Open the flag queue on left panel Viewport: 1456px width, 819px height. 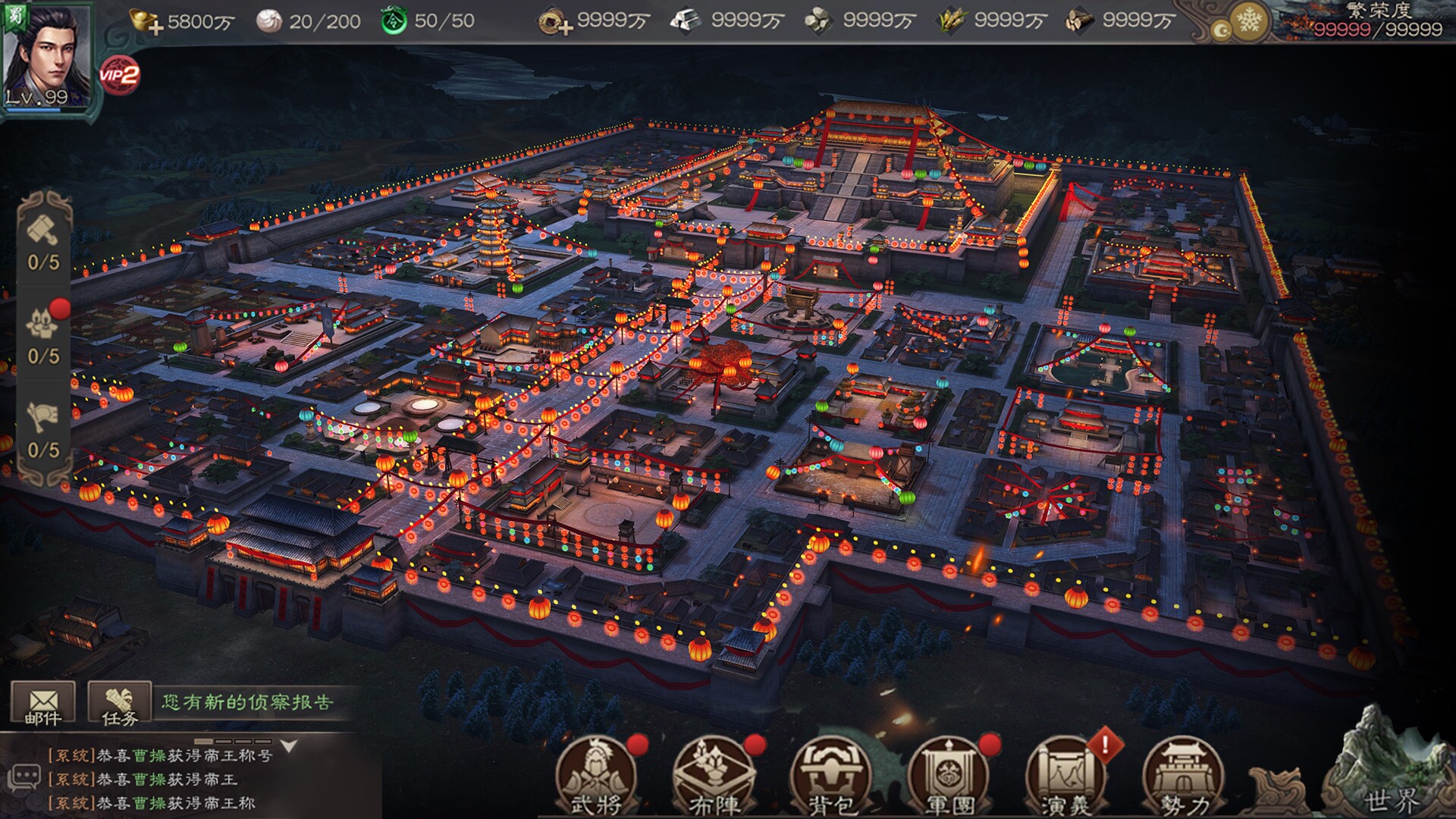43,419
